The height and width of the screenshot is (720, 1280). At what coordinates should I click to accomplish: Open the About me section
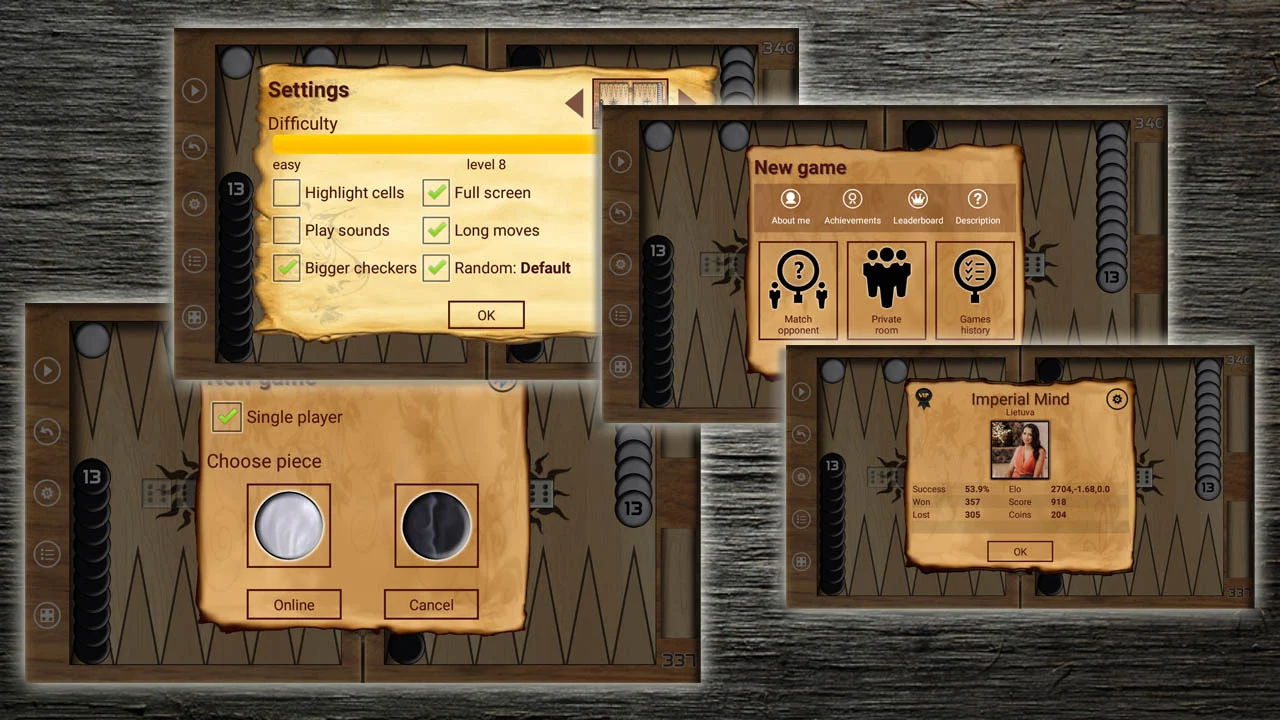pos(791,205)
